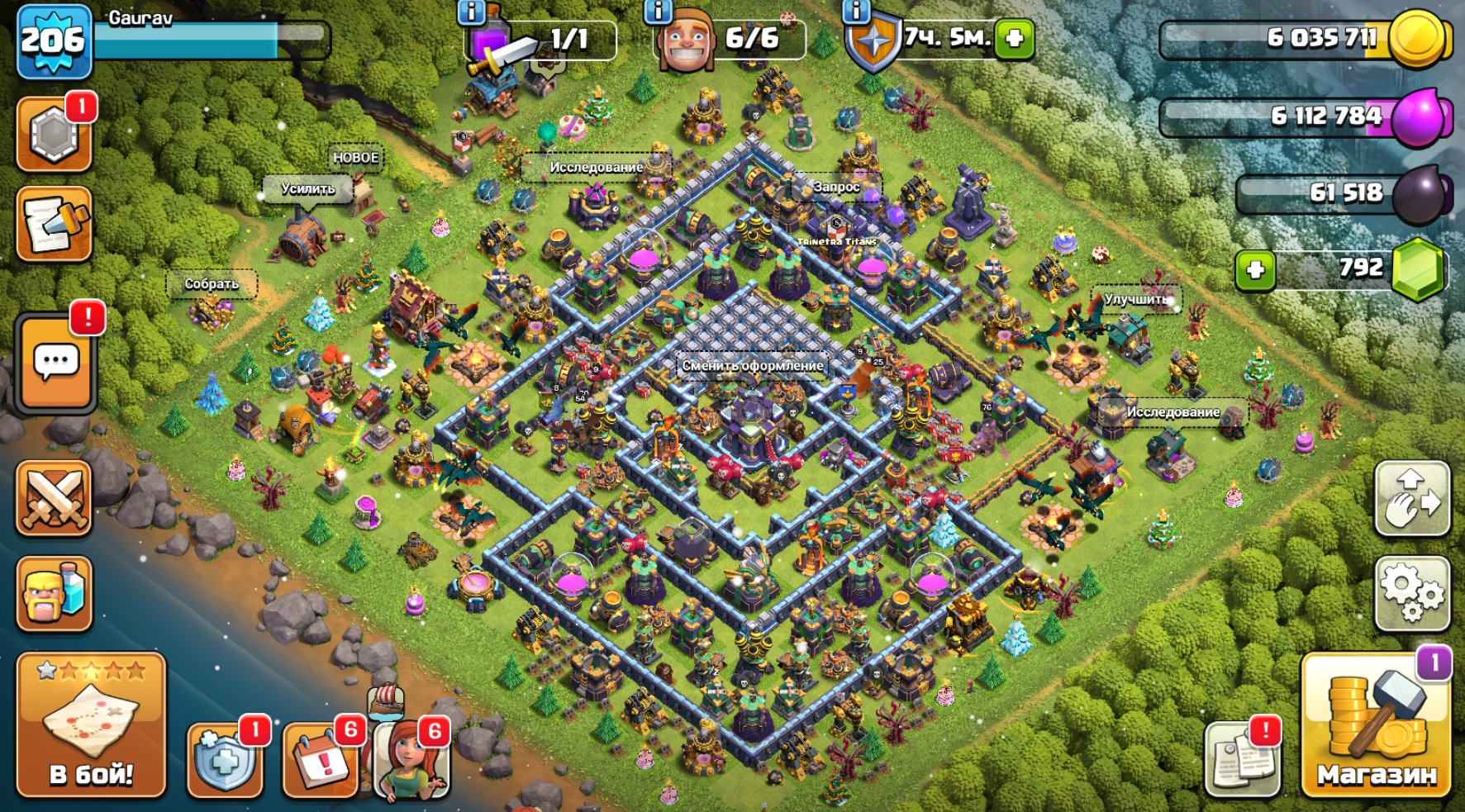Open the news notes icon beside shop
This screenshot has width=1465, height=812.
(1242, 758)
